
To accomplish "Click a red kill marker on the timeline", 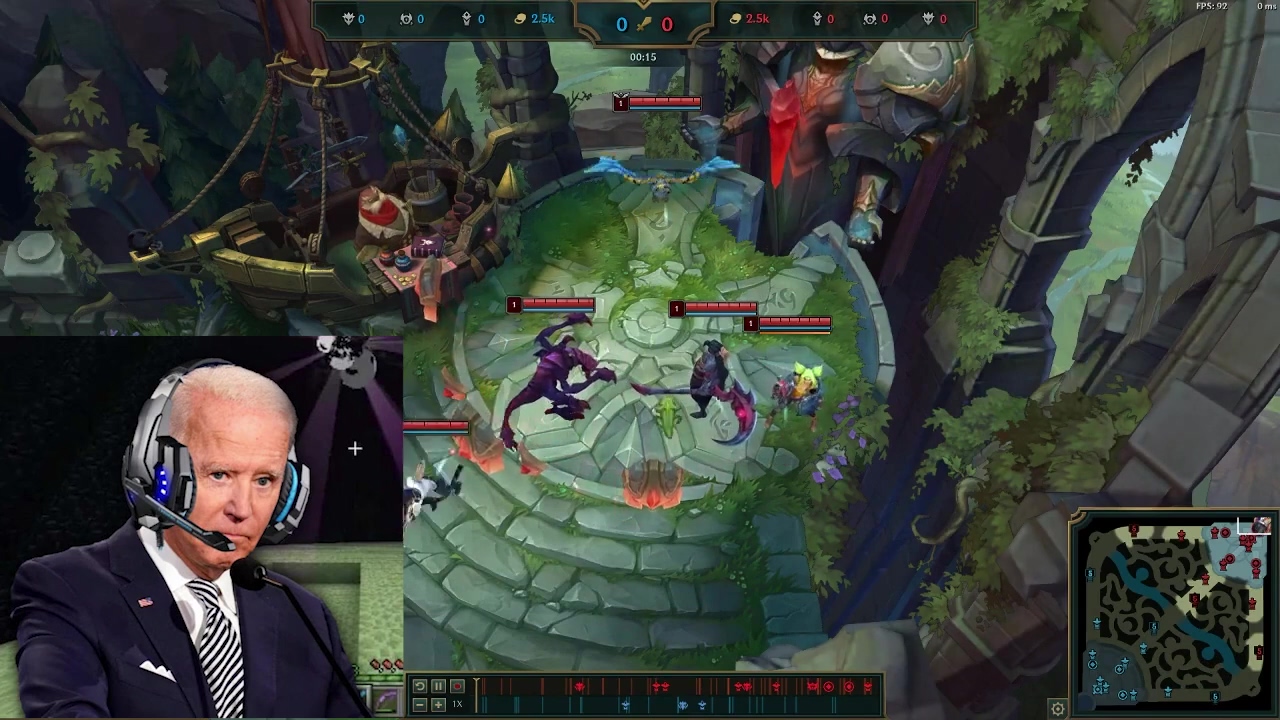I will [580, 686].
